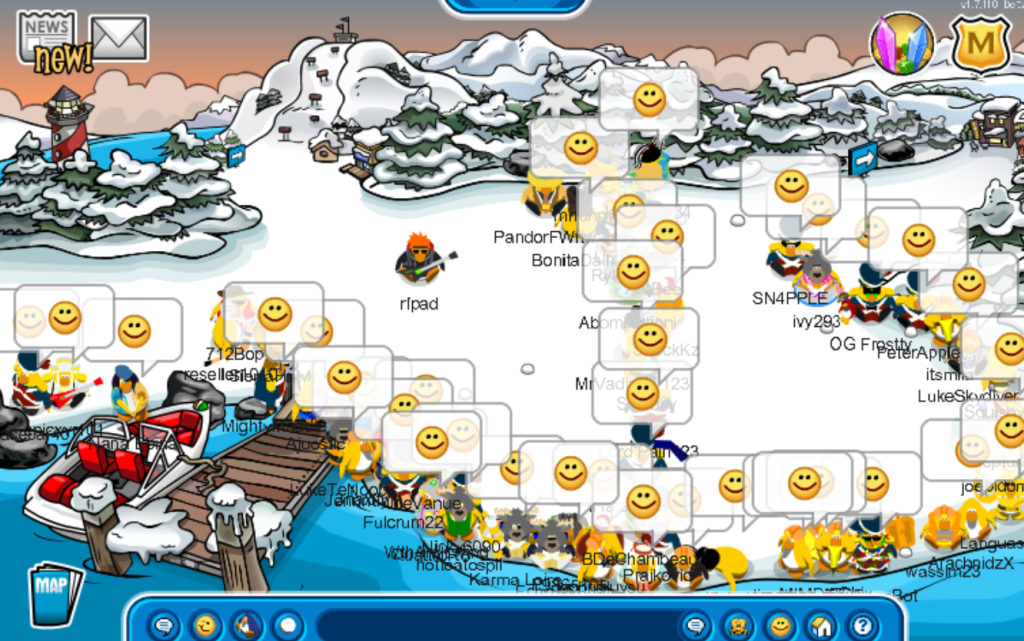1024x641 pixels.
Task: Open the penguin actions menu
Action: coord(246,626)
